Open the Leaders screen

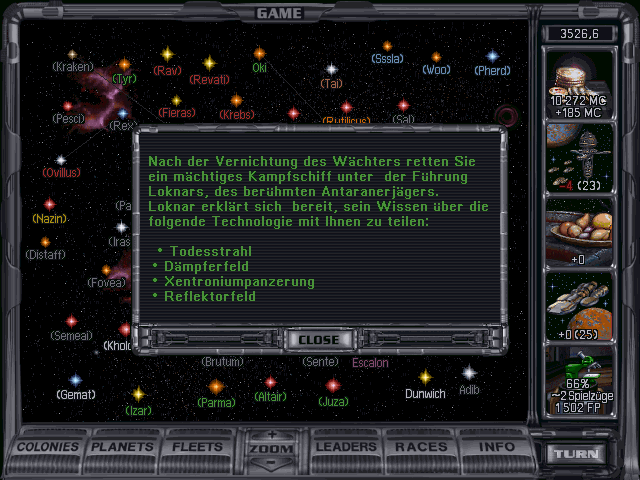coord(345,447)
